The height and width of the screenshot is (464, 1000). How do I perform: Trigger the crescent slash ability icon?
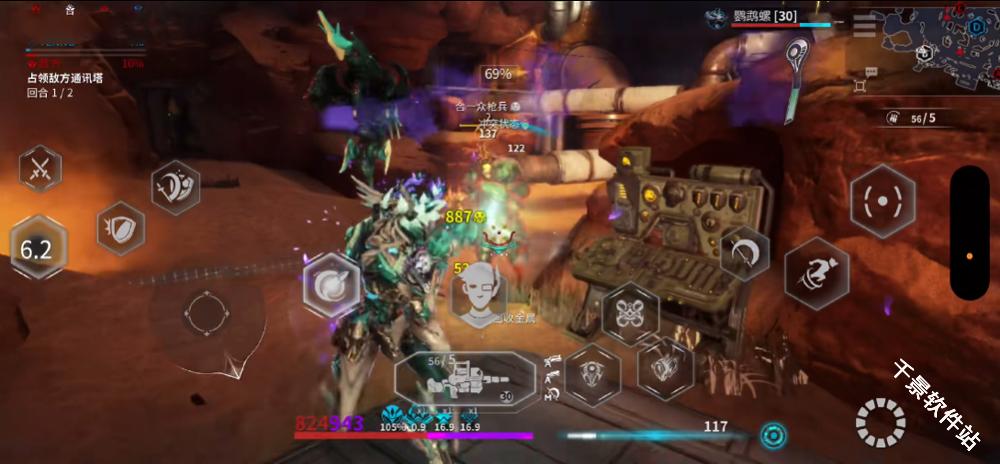click(175, 187)
